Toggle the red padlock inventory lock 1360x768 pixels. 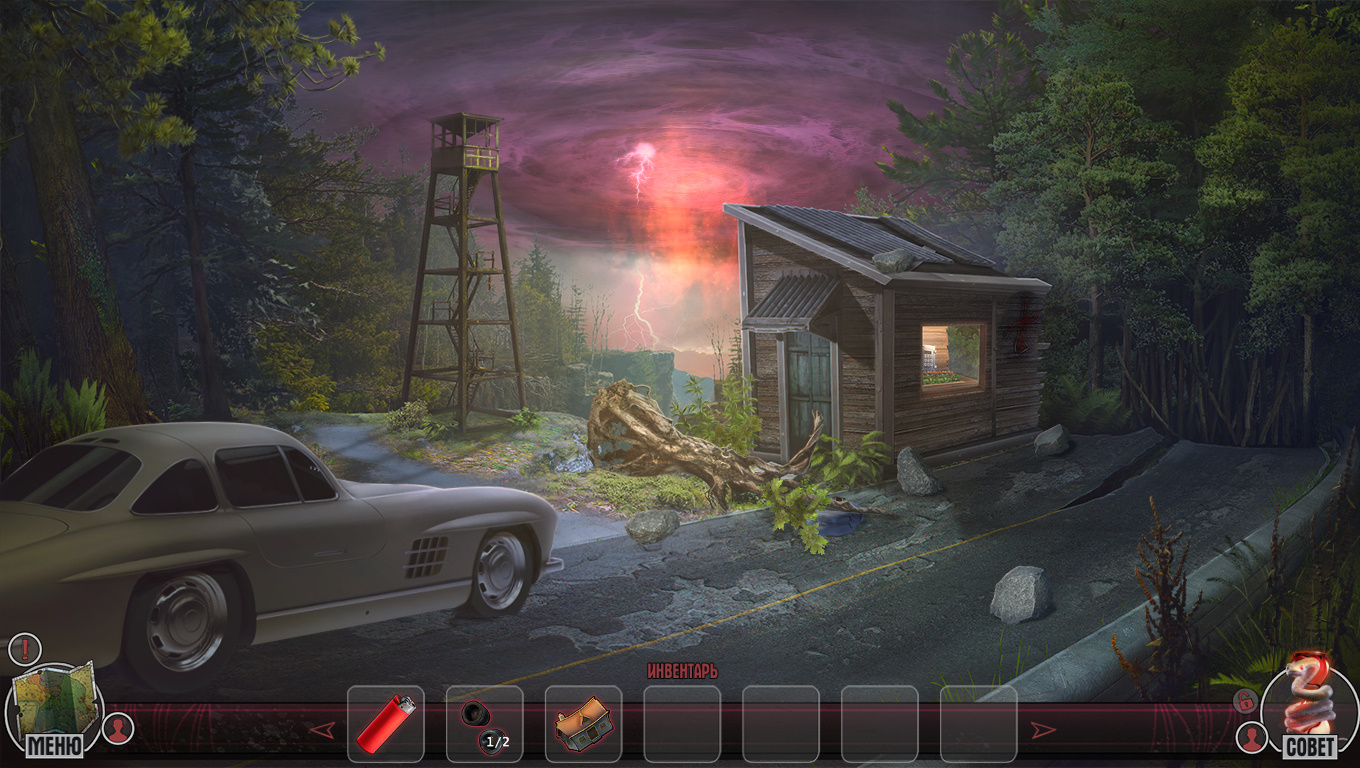[x=1245, y=701]
